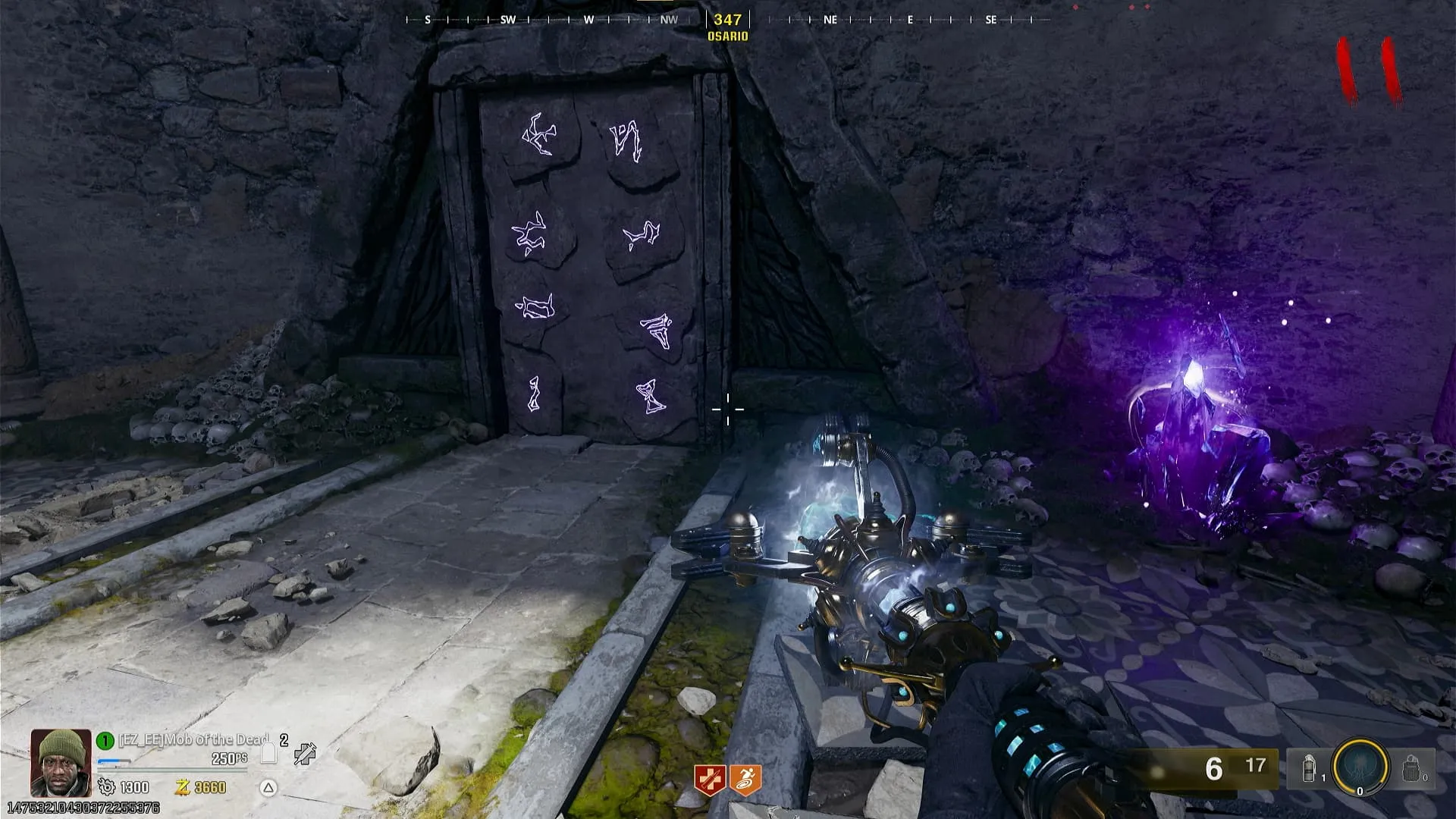Click the armor plate icon
Image resolution: width=1456 pixels, height=819 pixels.
268,753
